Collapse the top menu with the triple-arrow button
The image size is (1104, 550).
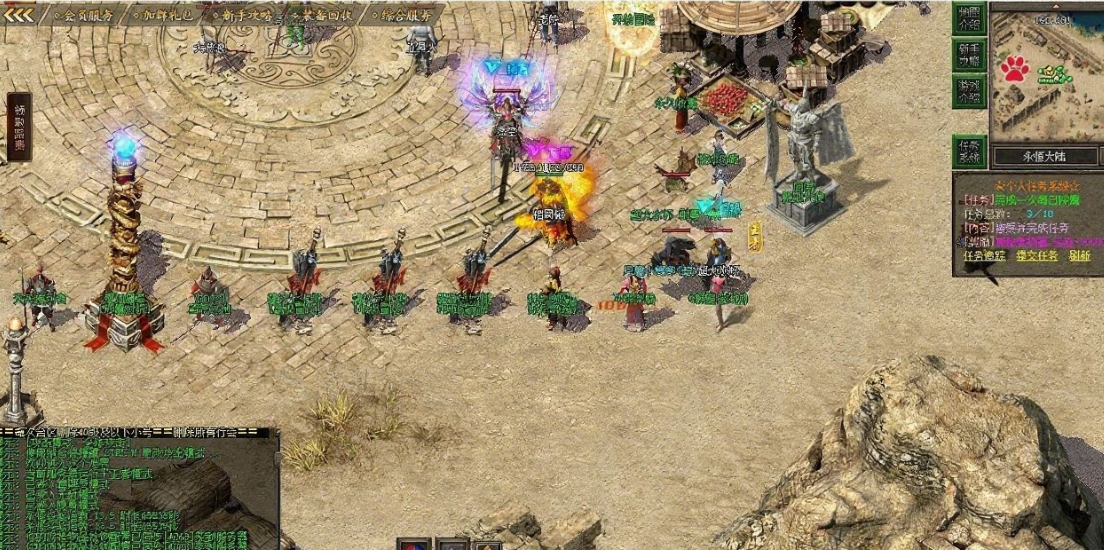point(19,14)
